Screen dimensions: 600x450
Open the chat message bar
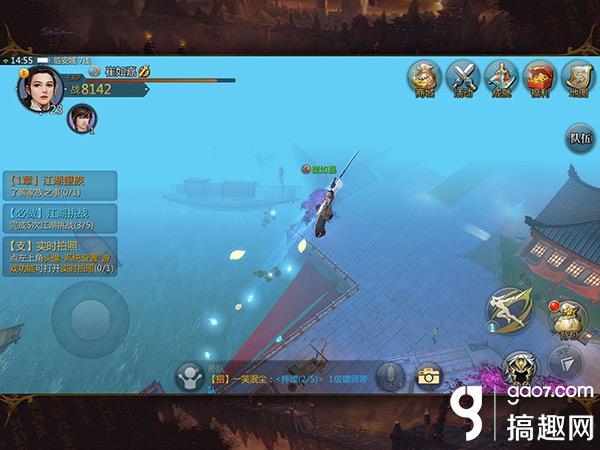pos(290,379)
